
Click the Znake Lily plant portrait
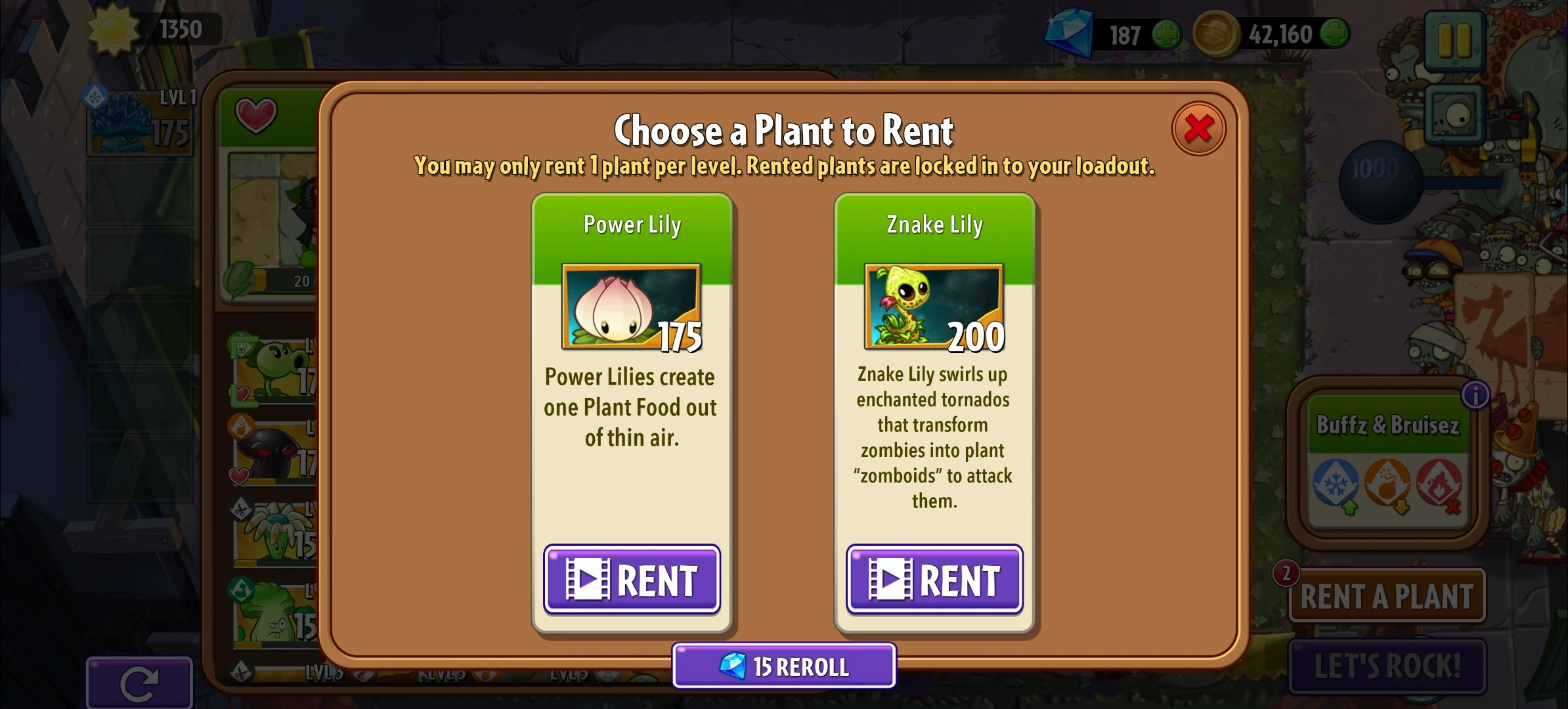pyautogui.click(x=932, y=304)
